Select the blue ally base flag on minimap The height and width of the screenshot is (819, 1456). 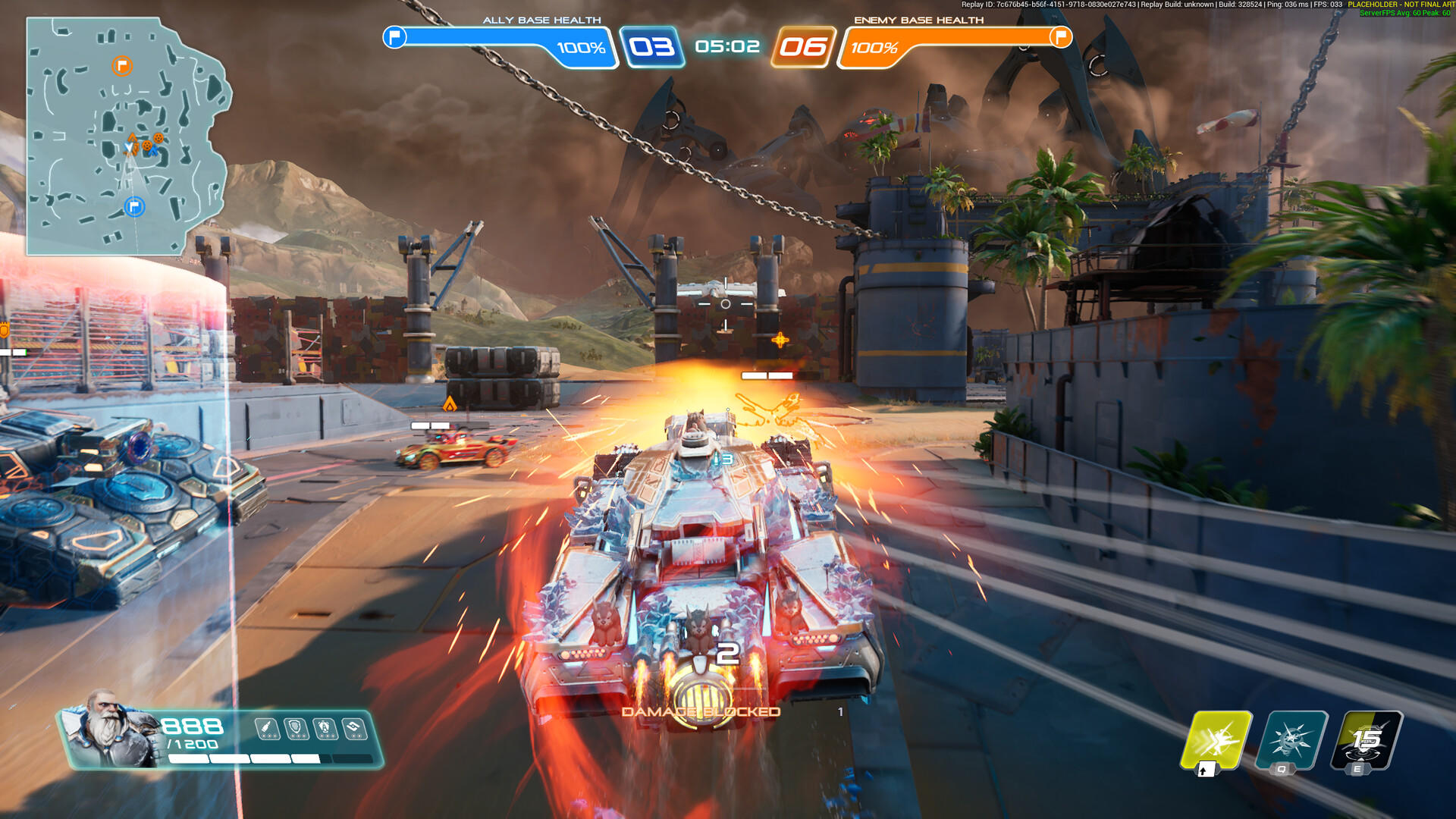(x=134, y=206)
